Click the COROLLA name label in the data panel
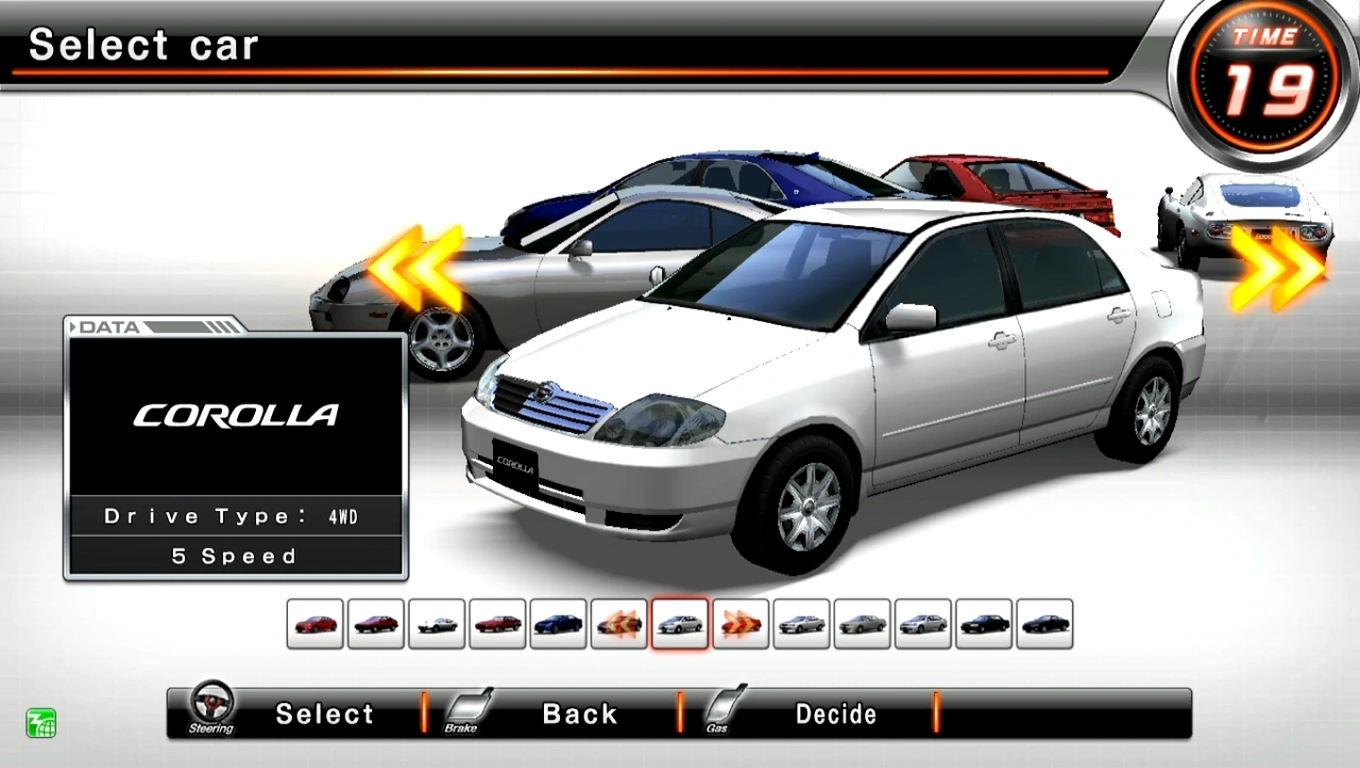 coord(237,415)
